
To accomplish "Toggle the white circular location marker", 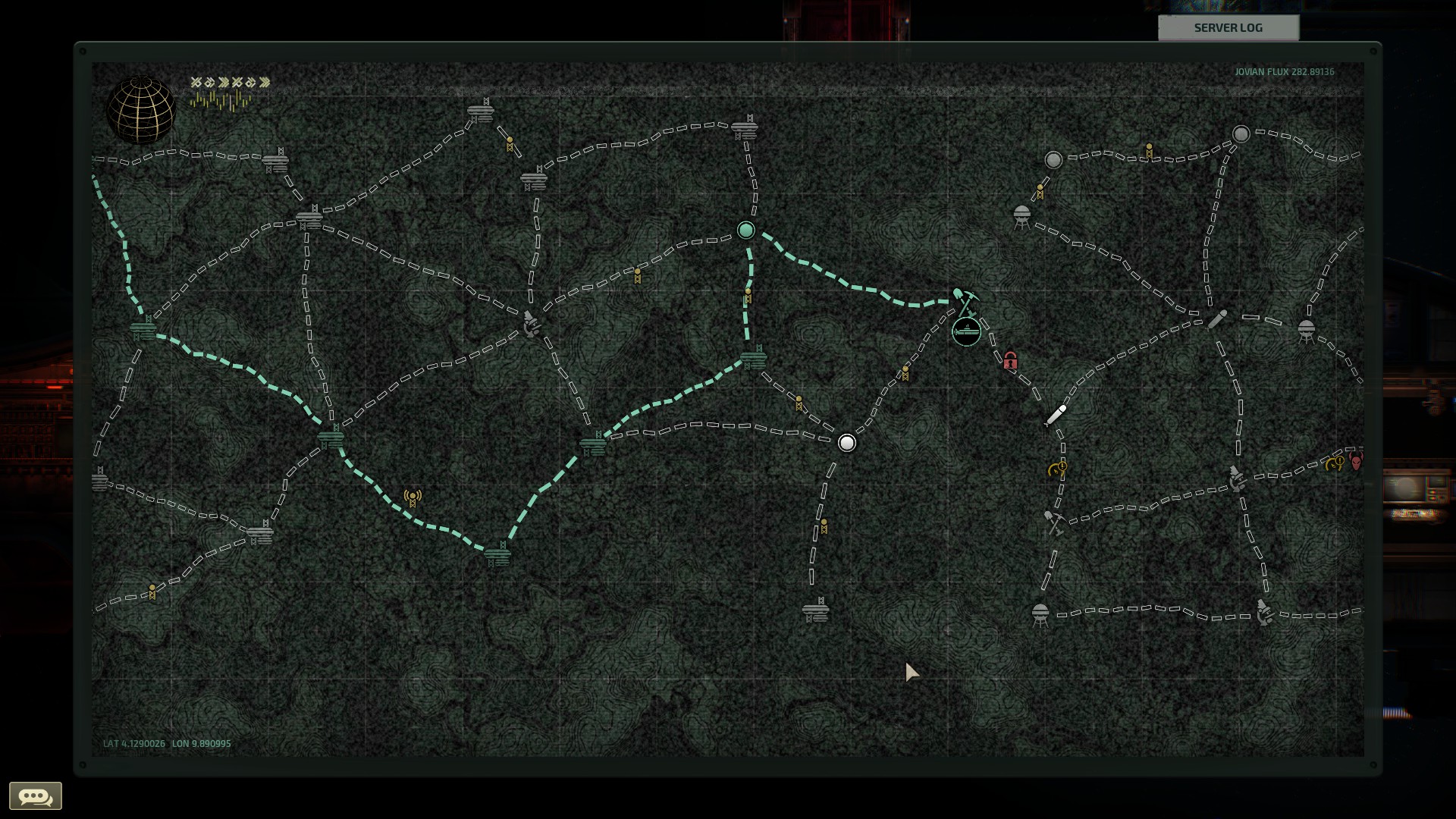I will click(846, 443).
